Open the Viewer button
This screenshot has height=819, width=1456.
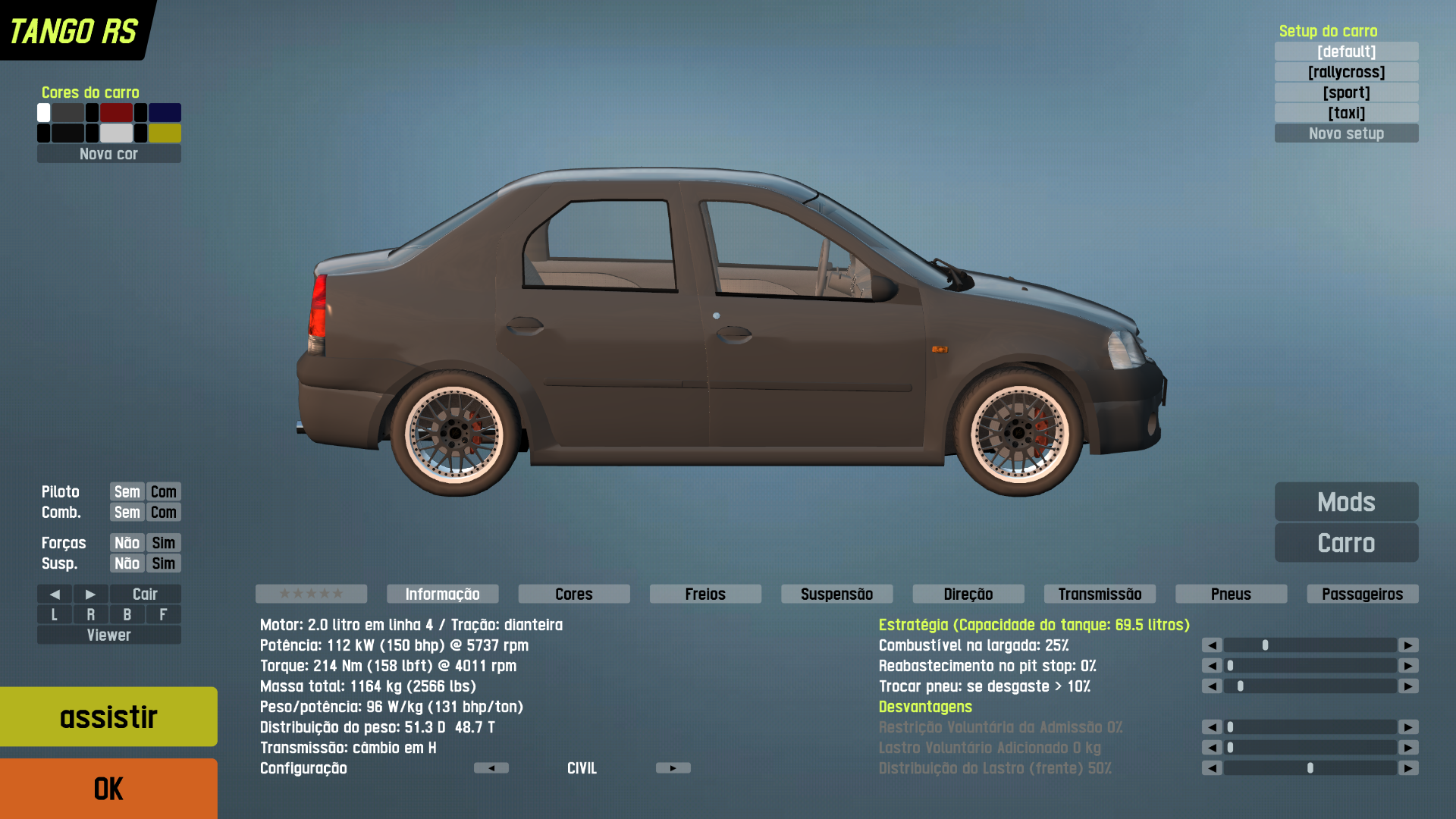[x=108, y=635]
